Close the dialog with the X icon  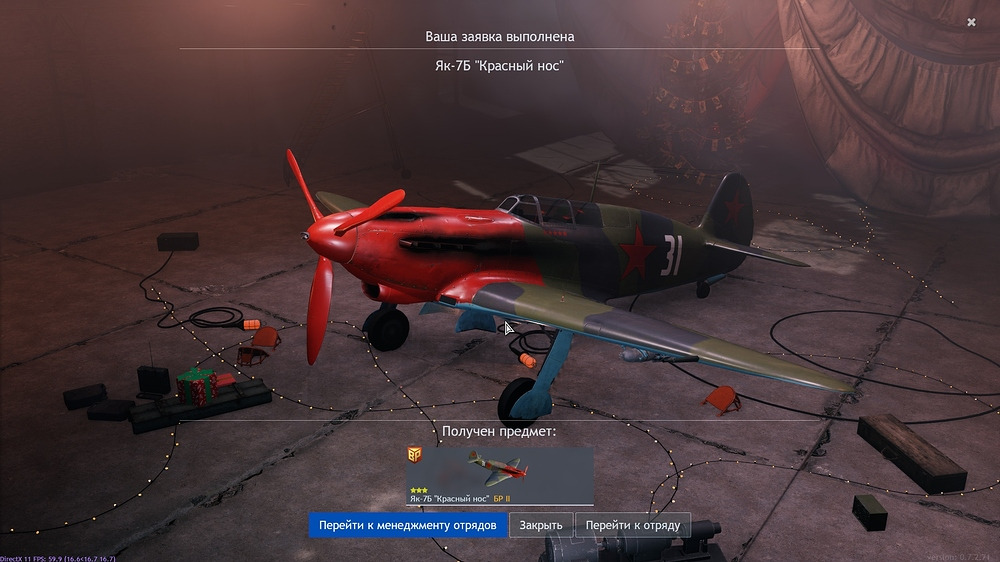(971, 22)
